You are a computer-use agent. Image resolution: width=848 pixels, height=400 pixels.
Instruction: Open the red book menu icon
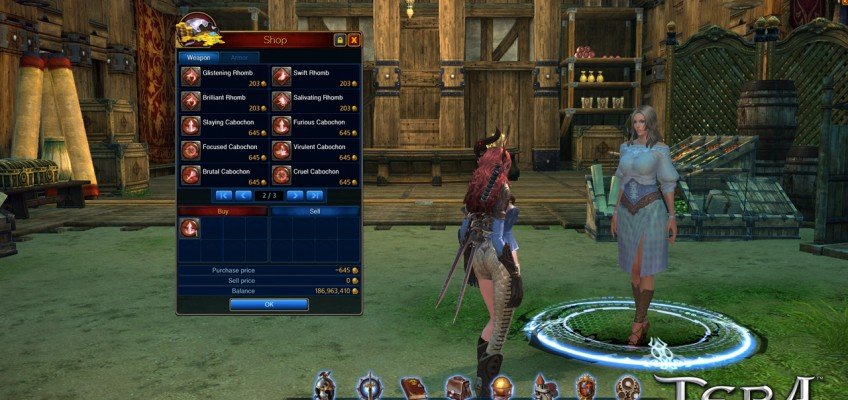tap(414, 387)
